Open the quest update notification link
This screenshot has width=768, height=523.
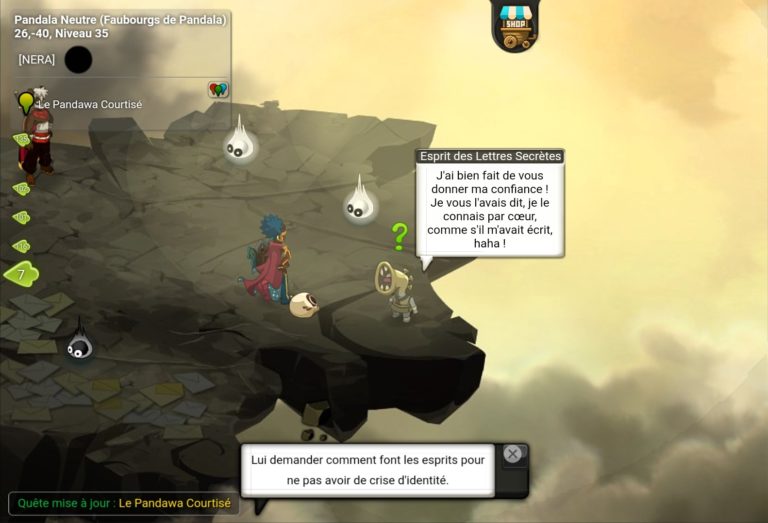point(174,503)
